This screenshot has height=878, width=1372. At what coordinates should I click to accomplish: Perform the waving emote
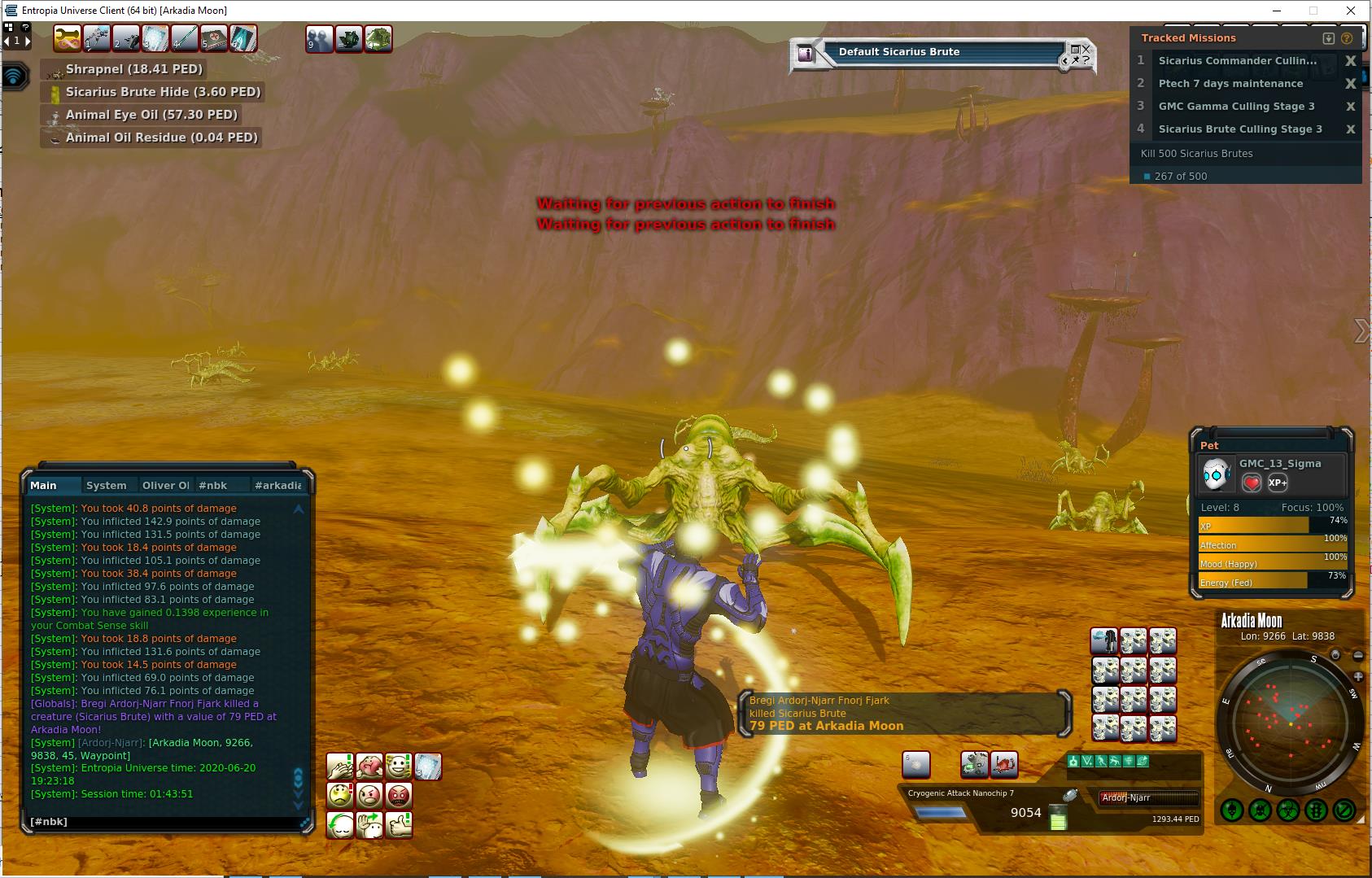pos(369,825)
